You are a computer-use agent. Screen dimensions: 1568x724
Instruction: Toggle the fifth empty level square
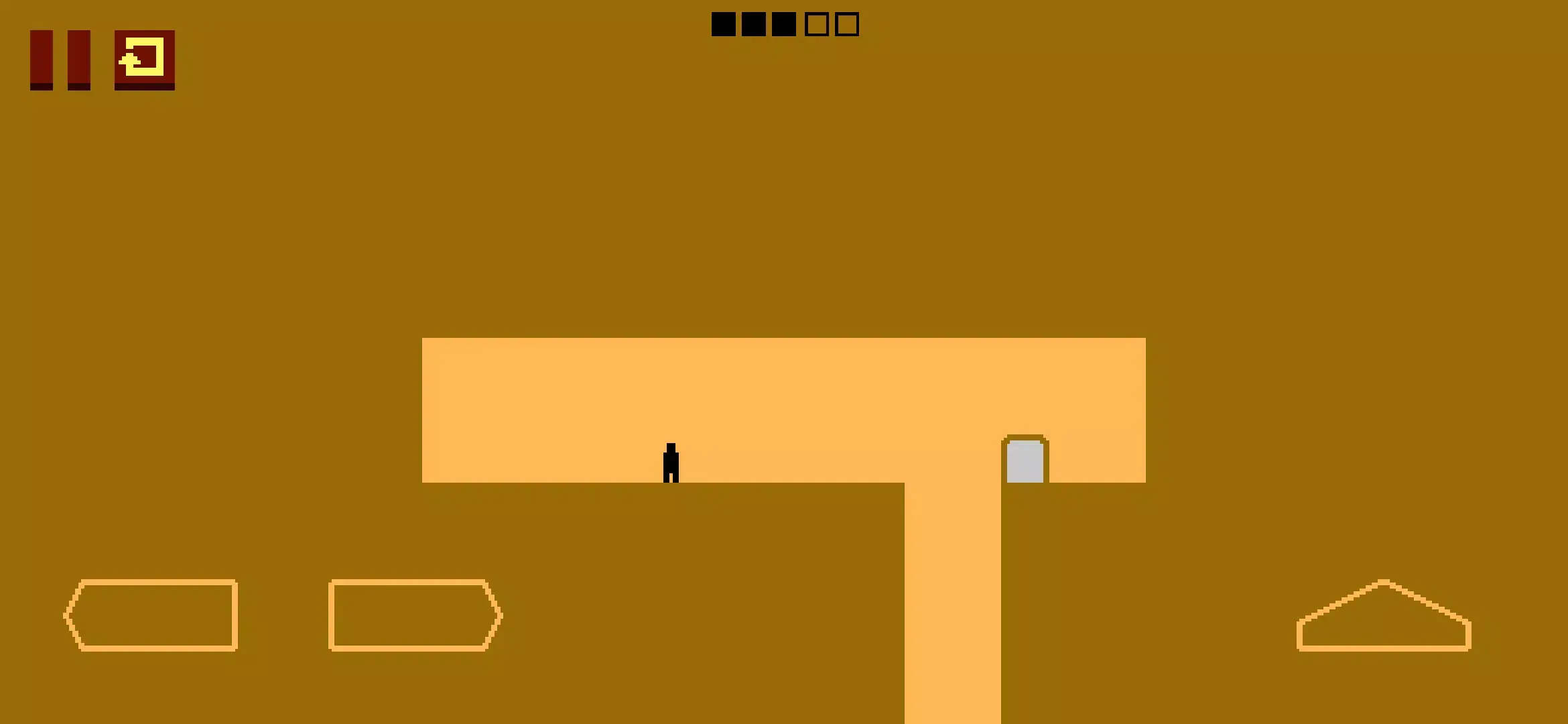click(x=846, y=23)
